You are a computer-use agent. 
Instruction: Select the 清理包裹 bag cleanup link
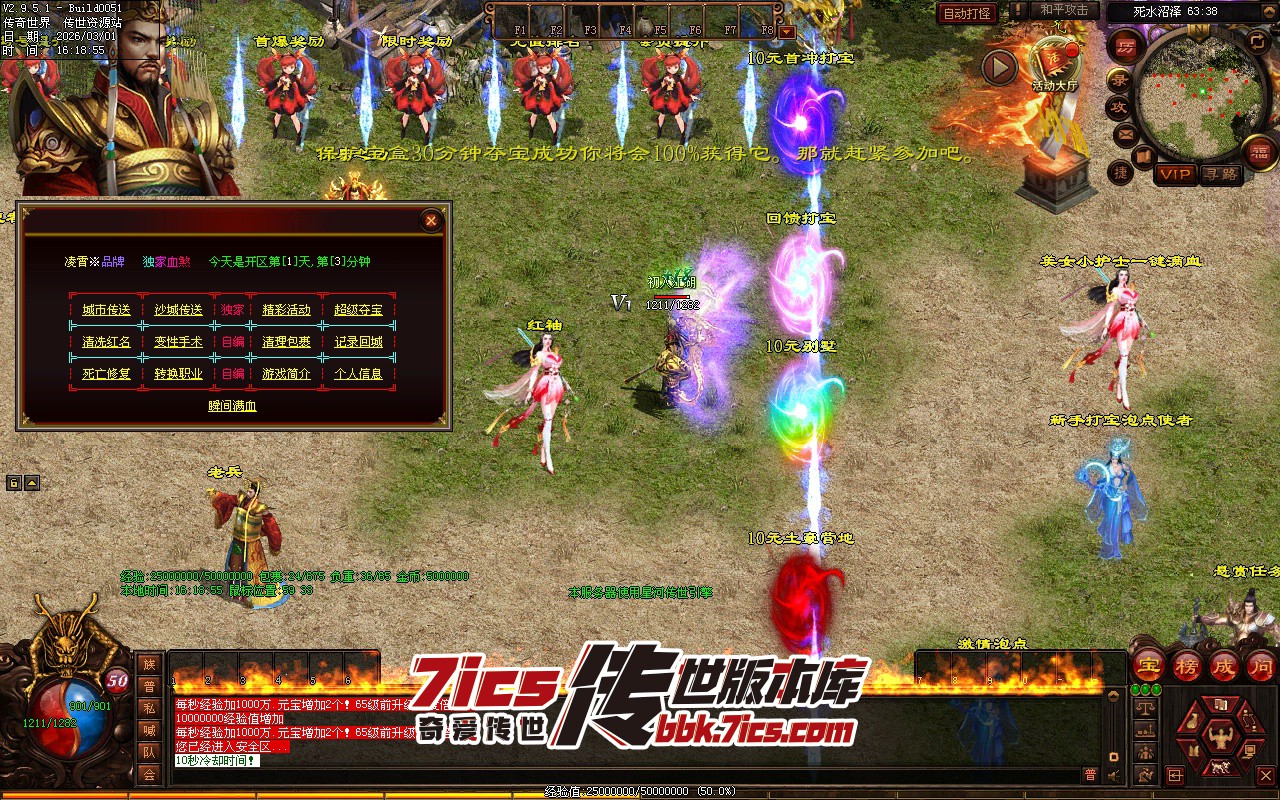click(x=286, y=342)
